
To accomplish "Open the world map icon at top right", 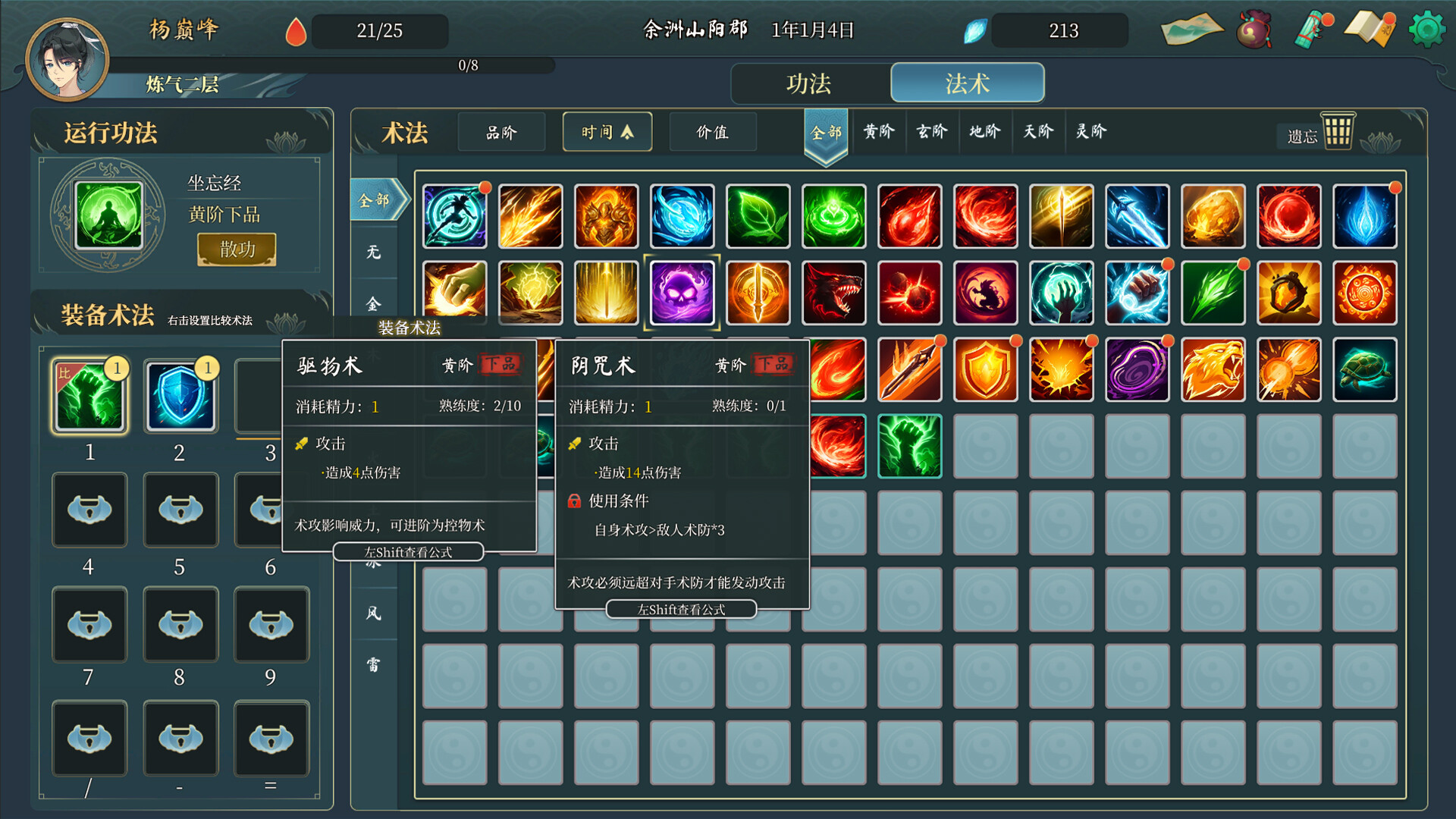I will click(x=1191, y=29).
